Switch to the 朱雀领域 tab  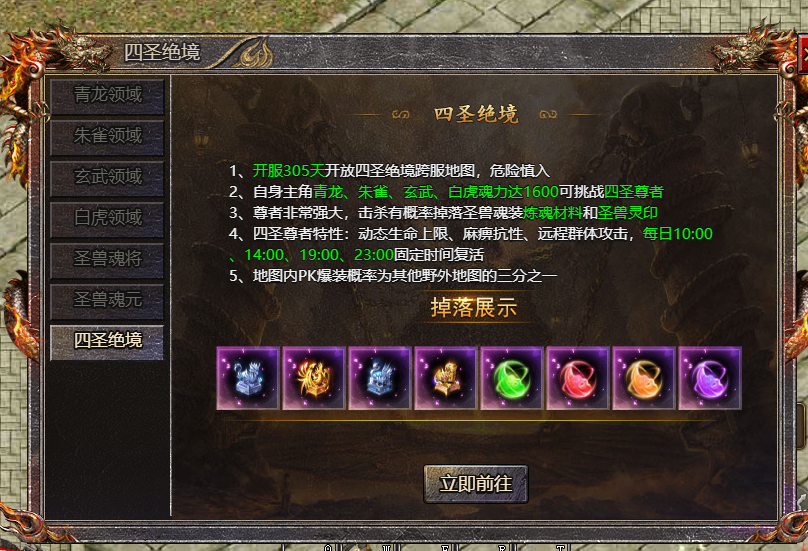(x=108, y=136)
